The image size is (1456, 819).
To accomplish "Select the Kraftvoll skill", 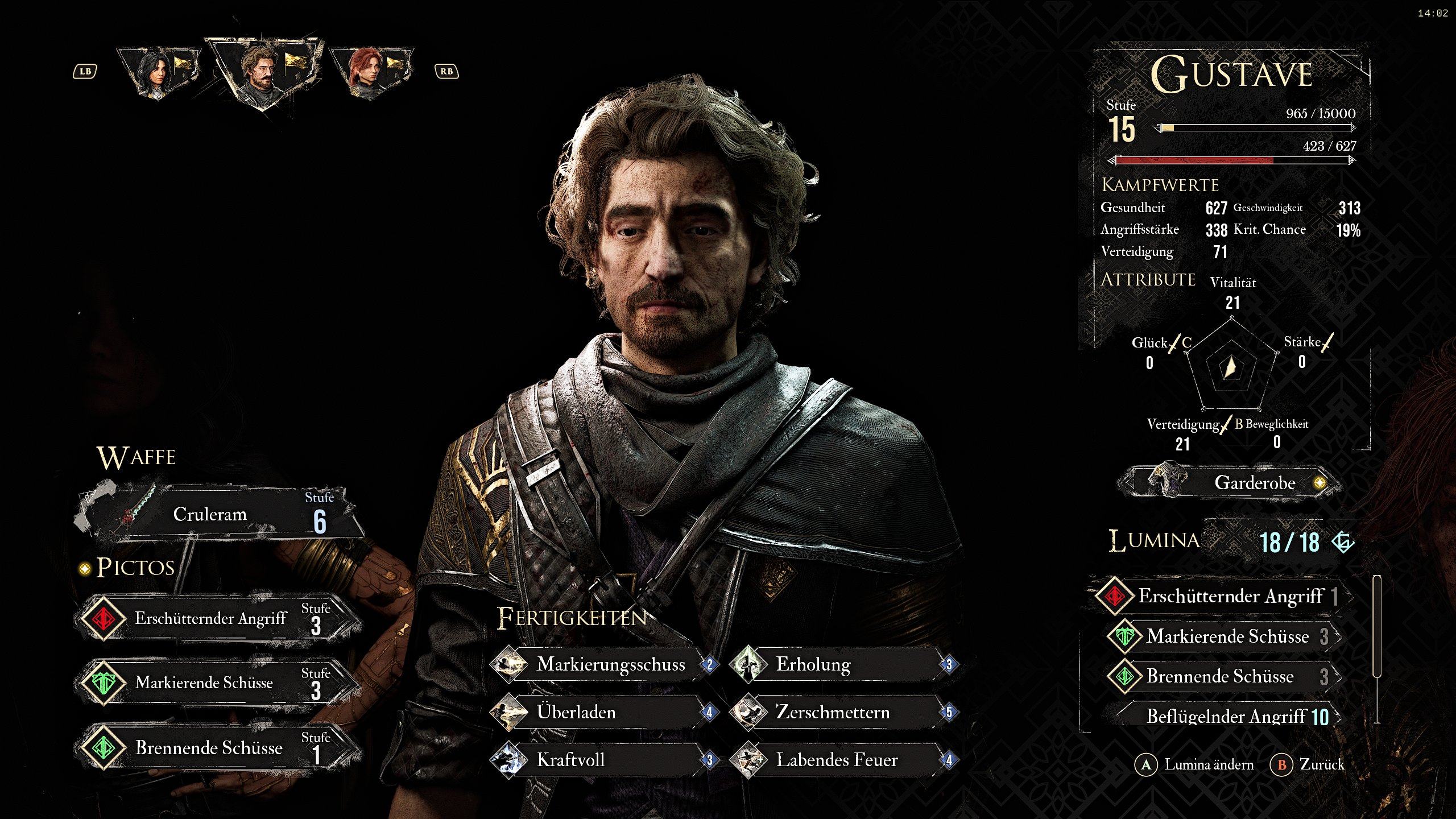I will [x=604, y=760].
